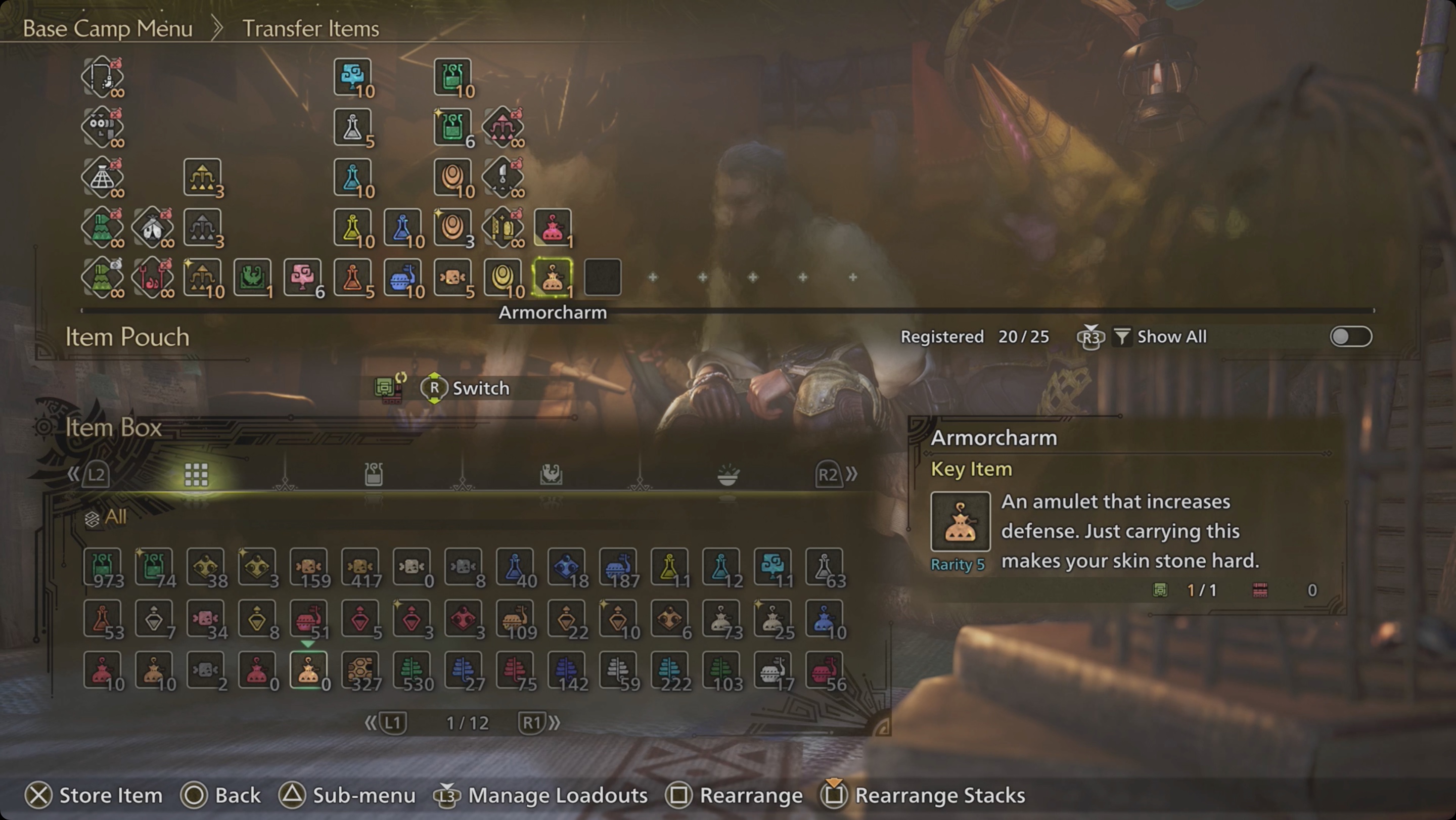The width and height of the screenshot is (1456, 820).
Task: Toggle the Show All switch
Action: [1351, 336]
